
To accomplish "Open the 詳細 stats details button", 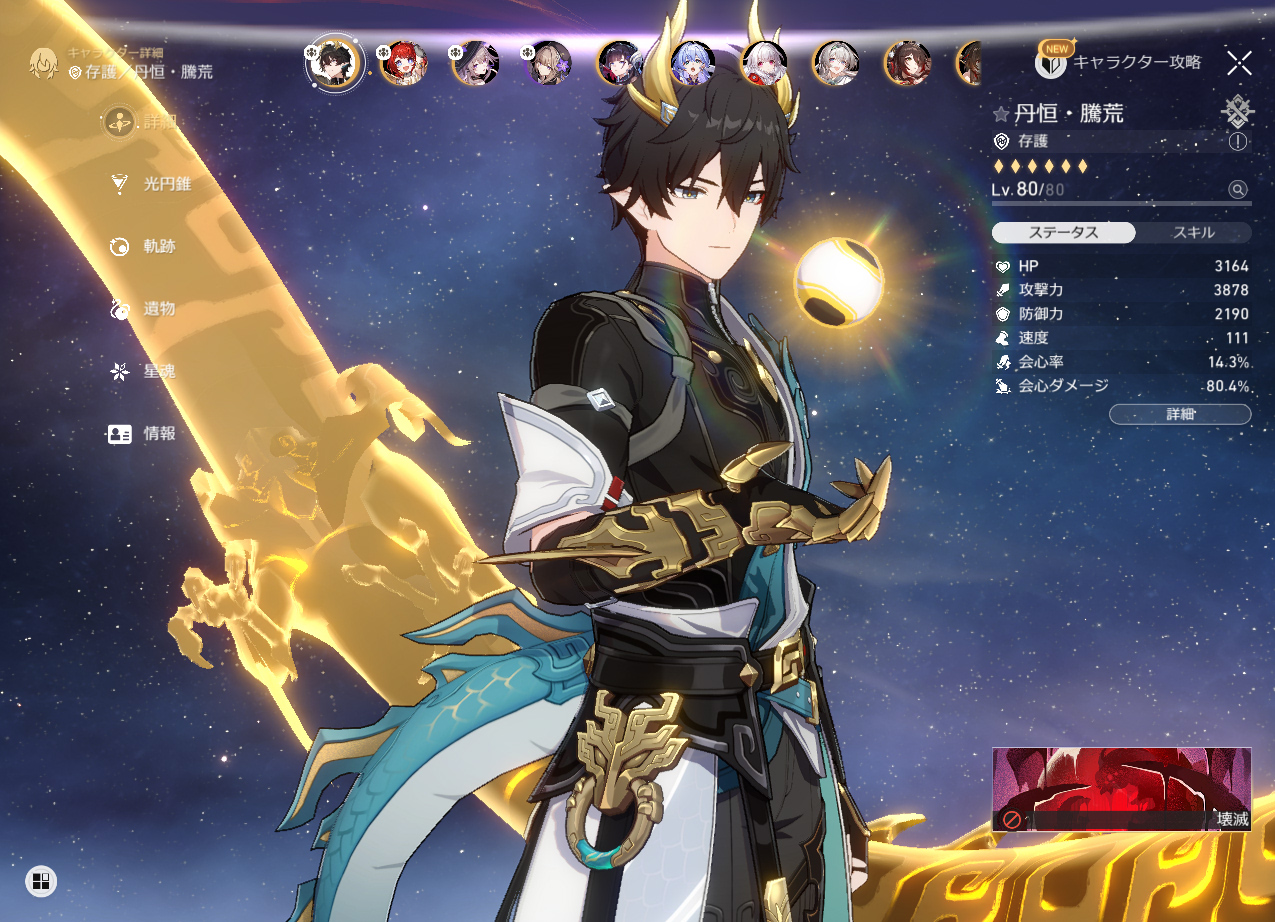I will coord(1180,414).
